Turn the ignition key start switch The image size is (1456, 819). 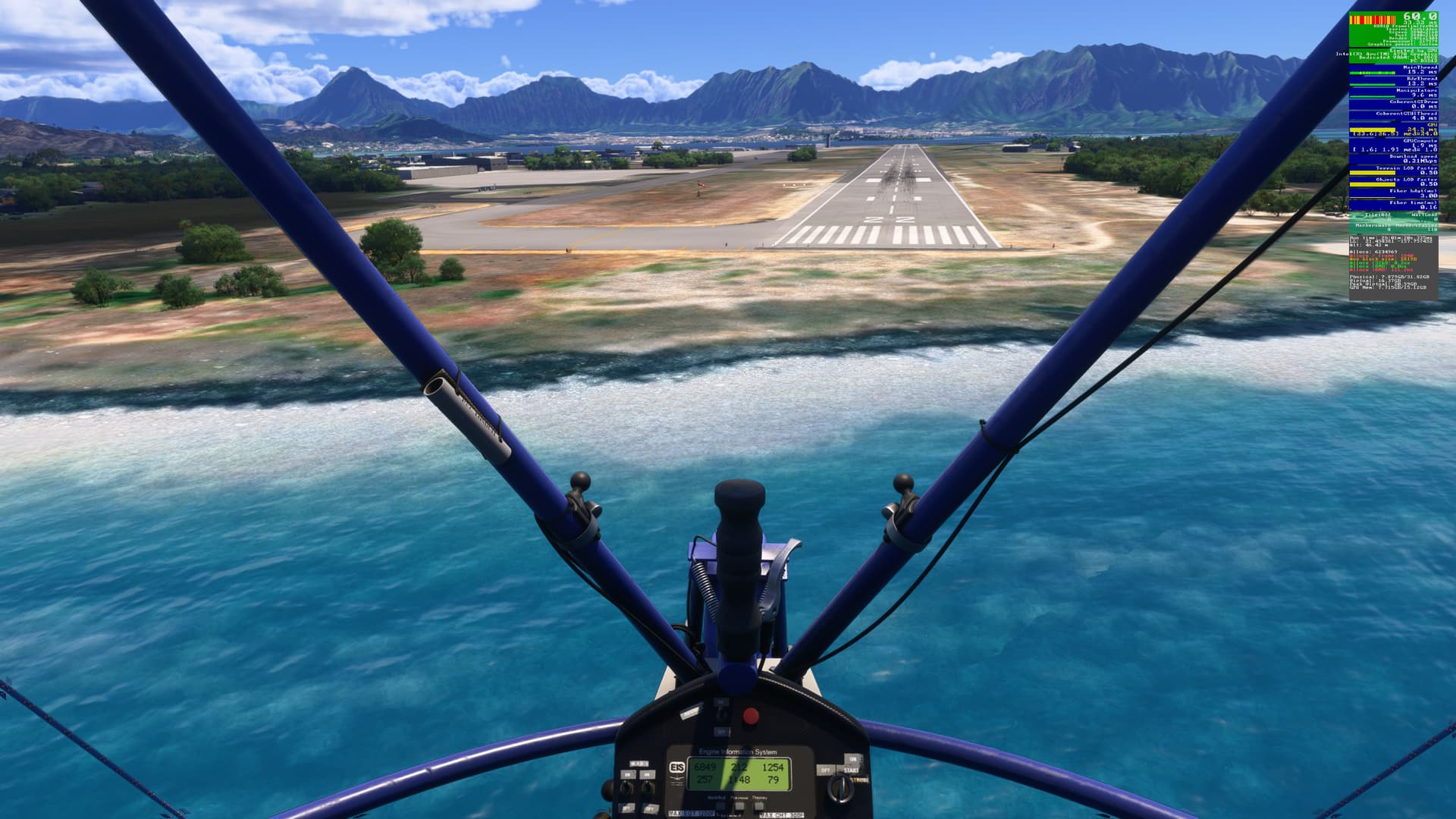[x=842, y=789]
